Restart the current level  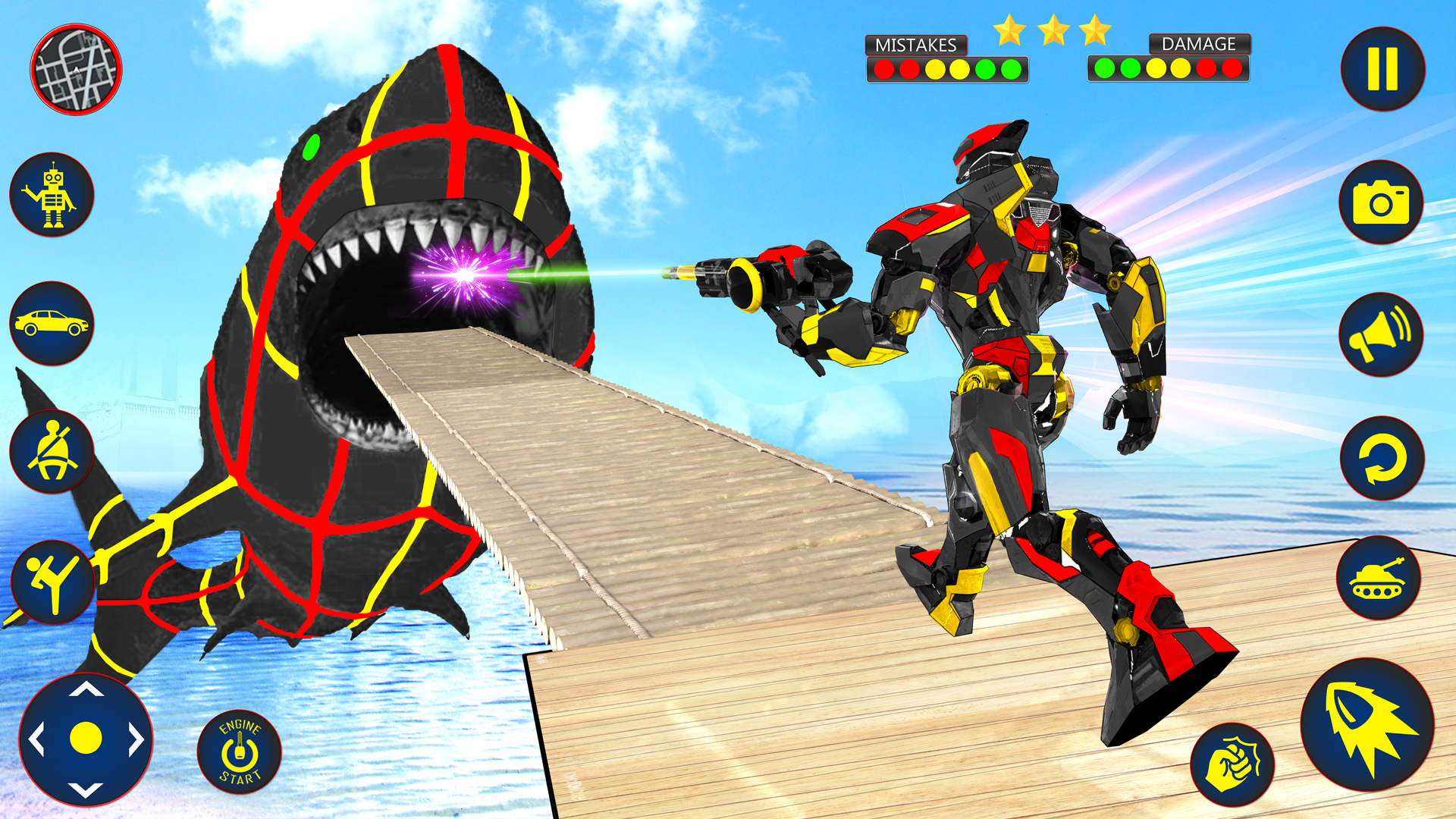[1382, 463]
